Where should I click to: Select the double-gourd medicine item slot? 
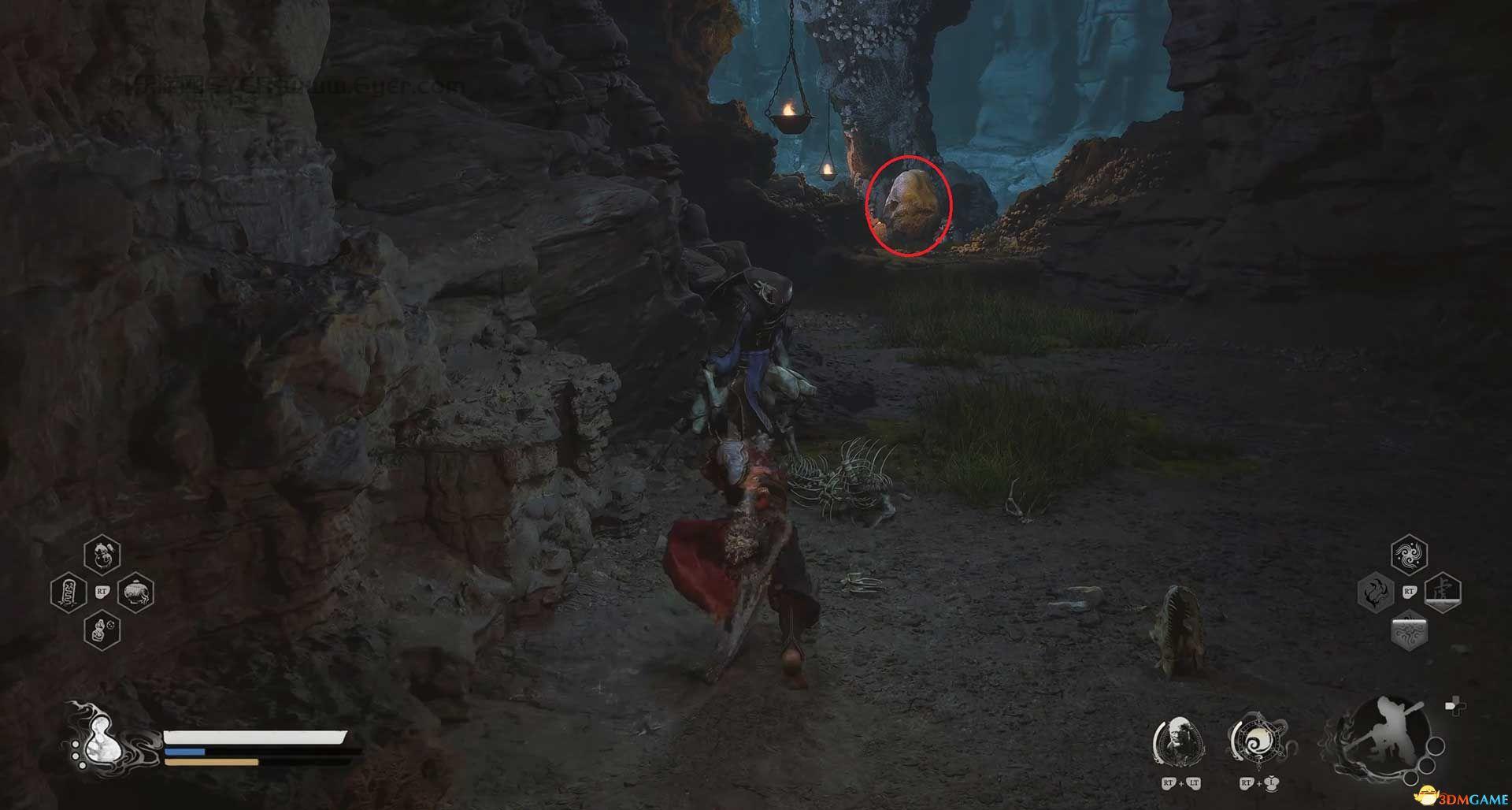pyautogui.click(x=102, y=555)
